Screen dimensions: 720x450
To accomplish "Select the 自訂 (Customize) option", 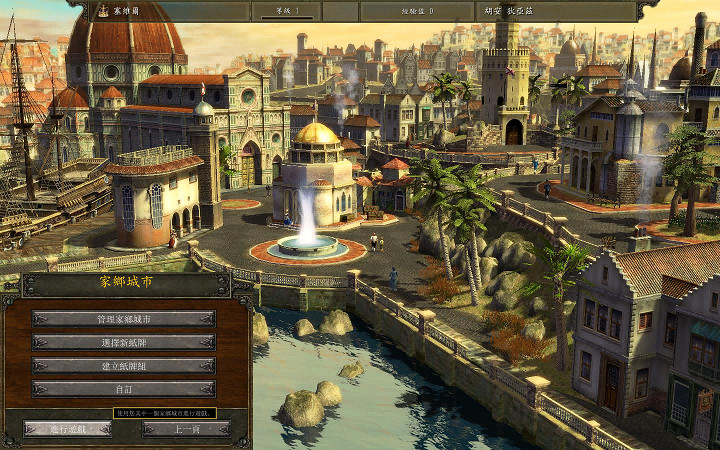I will point(124,389).
